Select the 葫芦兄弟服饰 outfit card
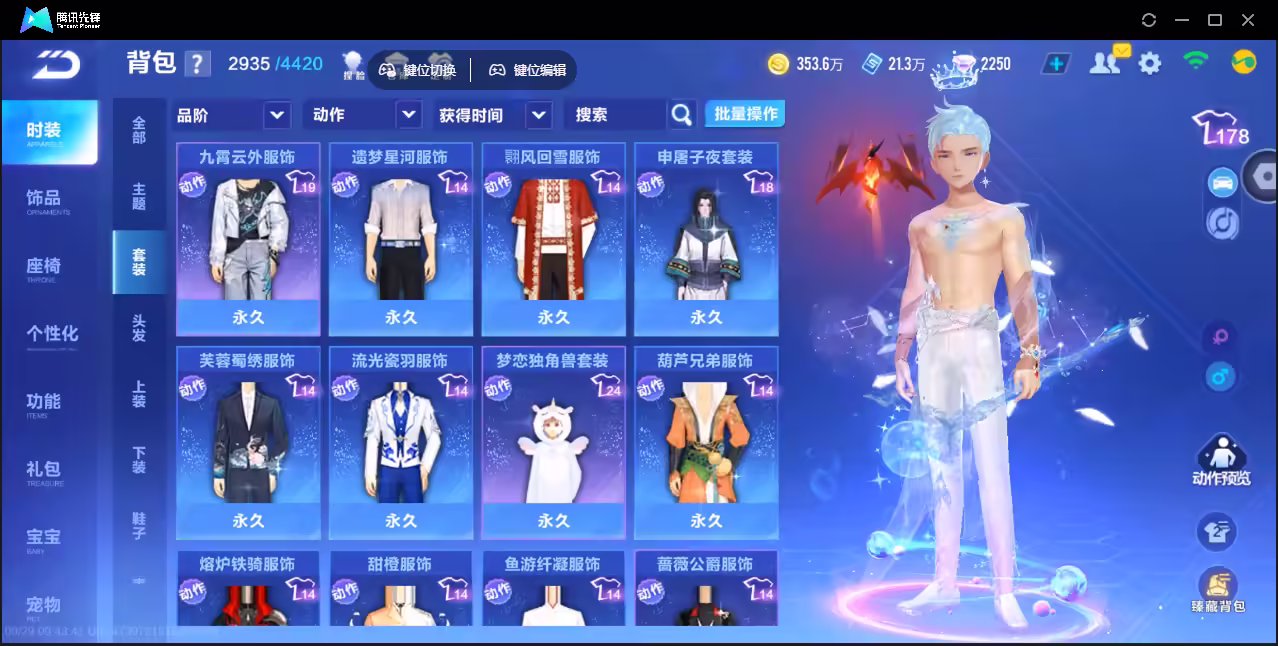Screen dimensions: 1278x646 point(706,442)
